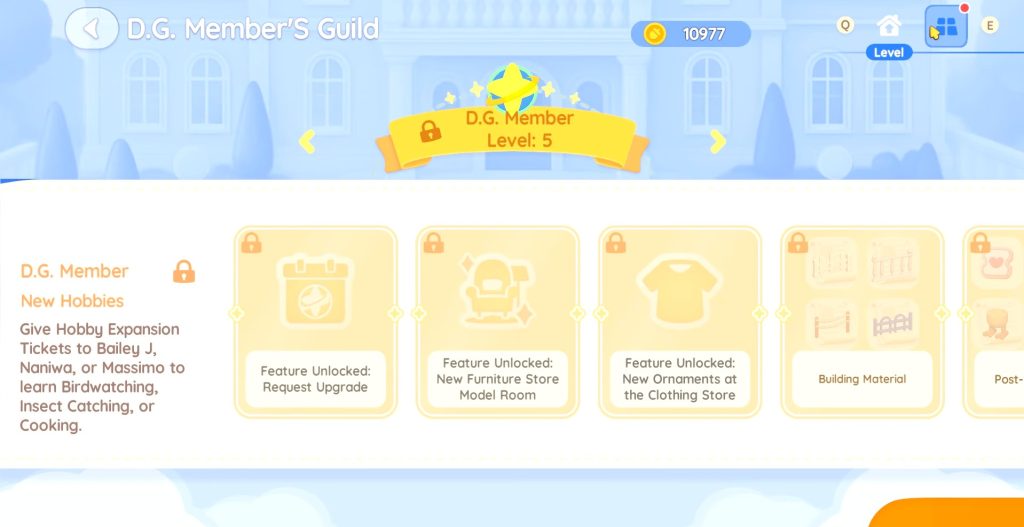Go back from D.G. Member's Guild
This screenshot has height=527, width=1024.
[x=92, y=28]
